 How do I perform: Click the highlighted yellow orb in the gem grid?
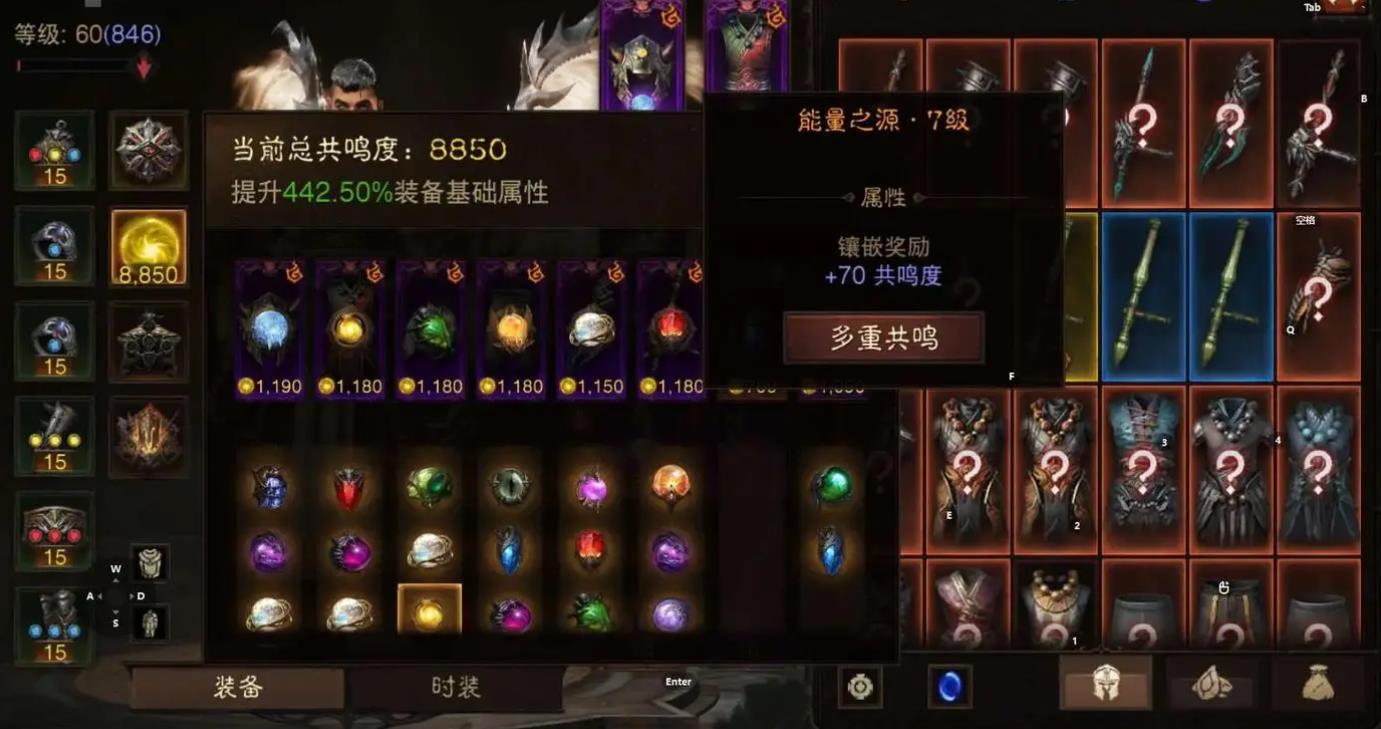click(x=430, y=613)
